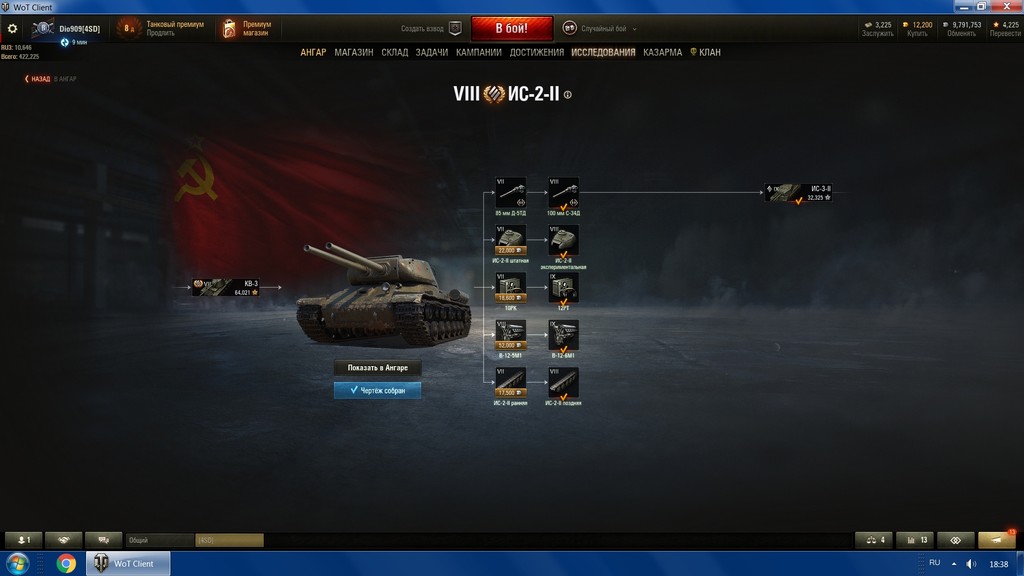Pick the В-12-5М1 engine module
The height and width of the screenshot is (576, 1024).
click(511, 335)
